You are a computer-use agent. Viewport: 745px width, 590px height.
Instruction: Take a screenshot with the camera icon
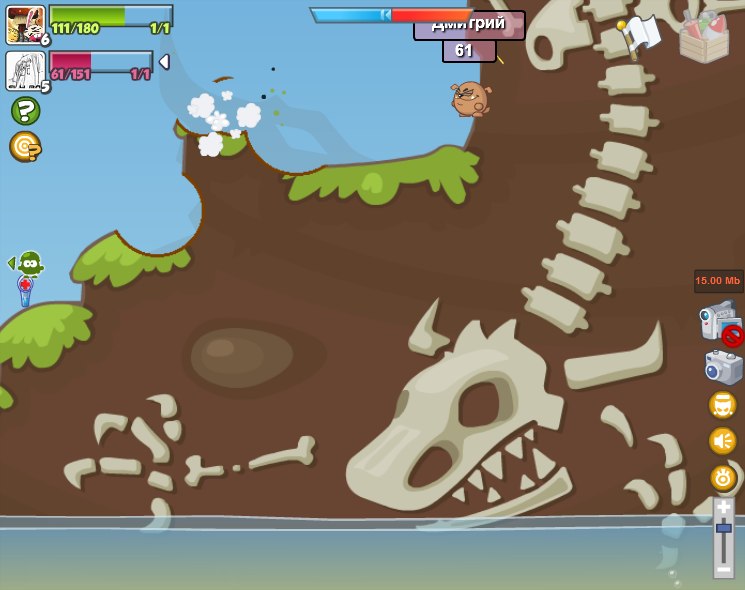722,367
